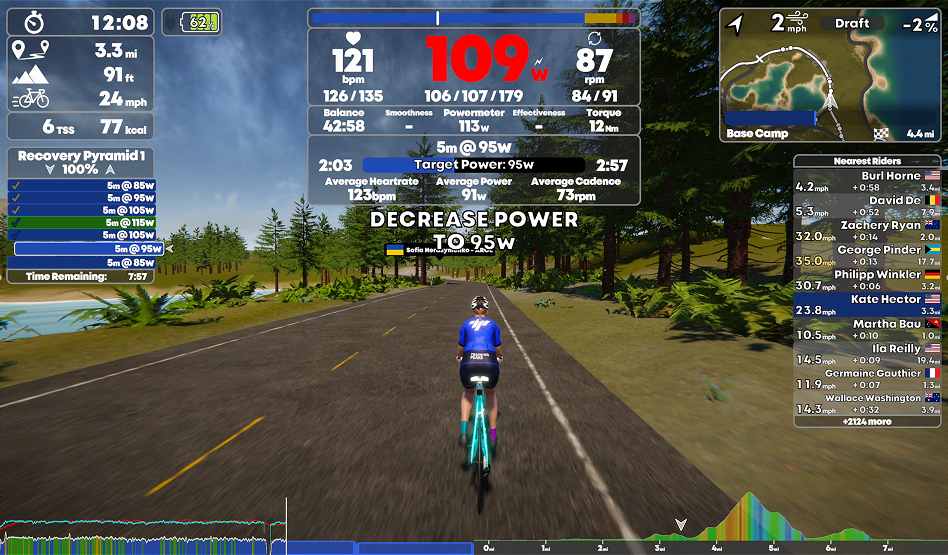This screenshot has width=948, height=555.
Task: Pick Germaine Gauthier in the list
Action: click(867, 378)
